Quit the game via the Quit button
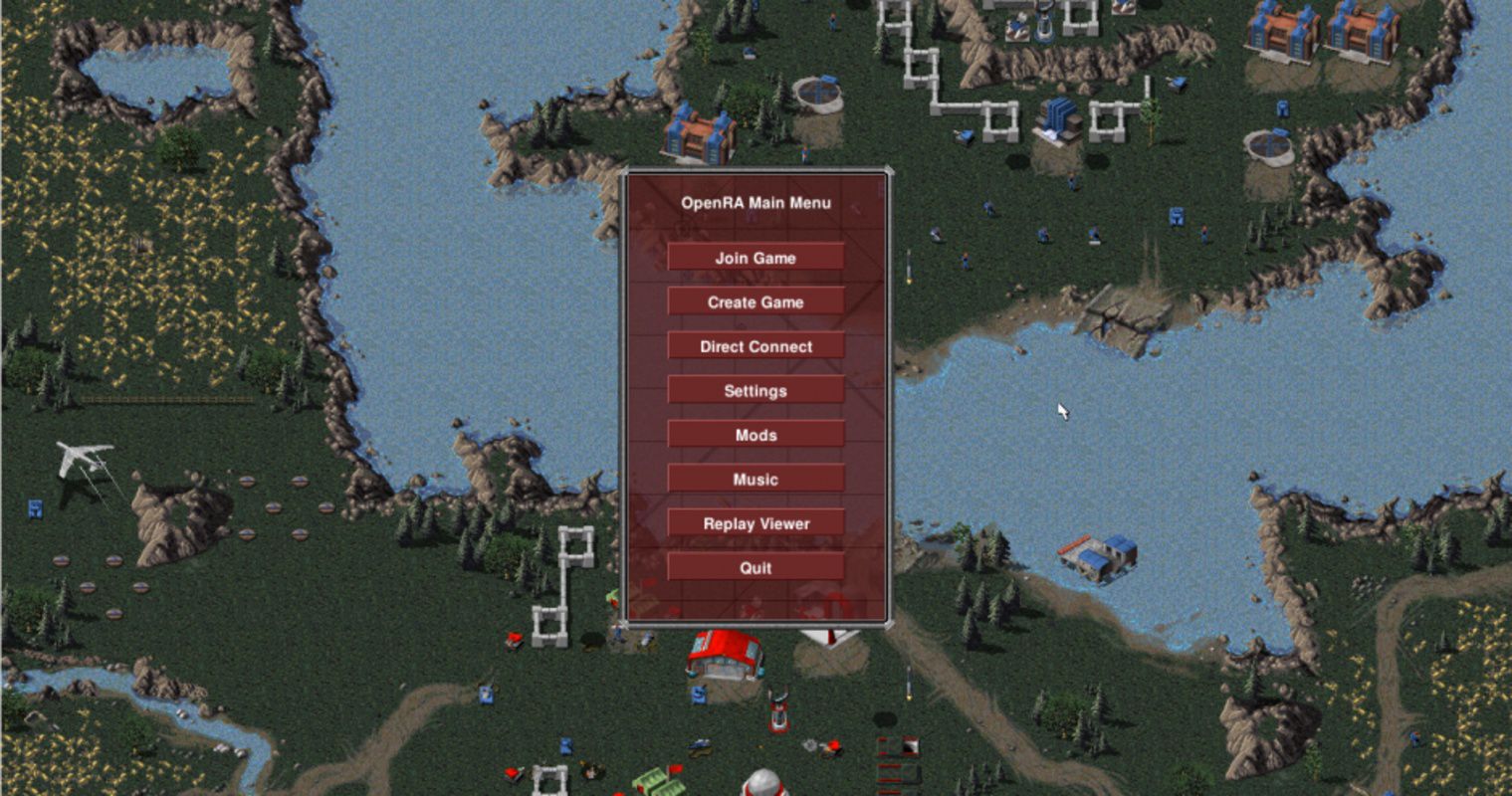This screenshot has height=796, width=1512. coord(756,567)
